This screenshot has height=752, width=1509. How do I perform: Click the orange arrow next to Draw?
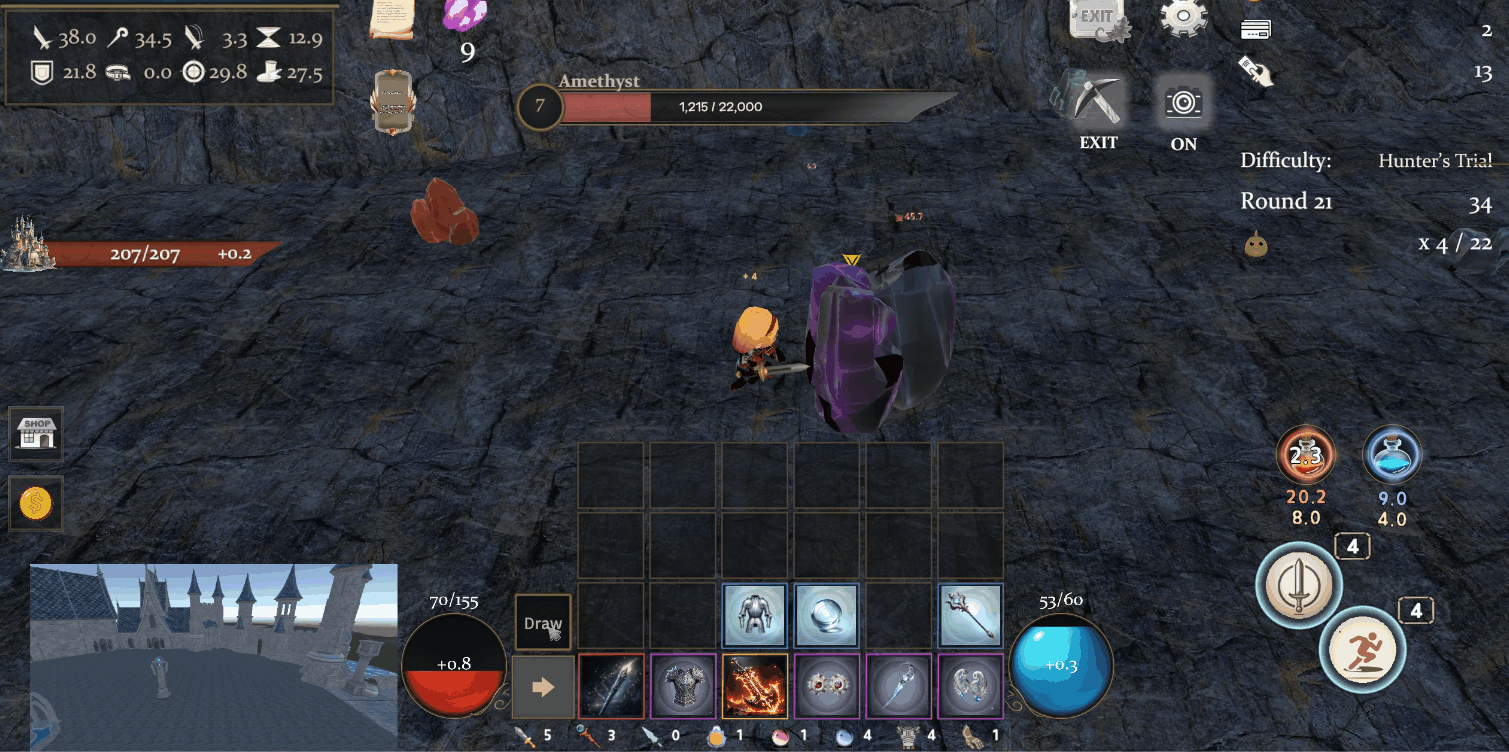pyautogui.click(x=541, y=685)
